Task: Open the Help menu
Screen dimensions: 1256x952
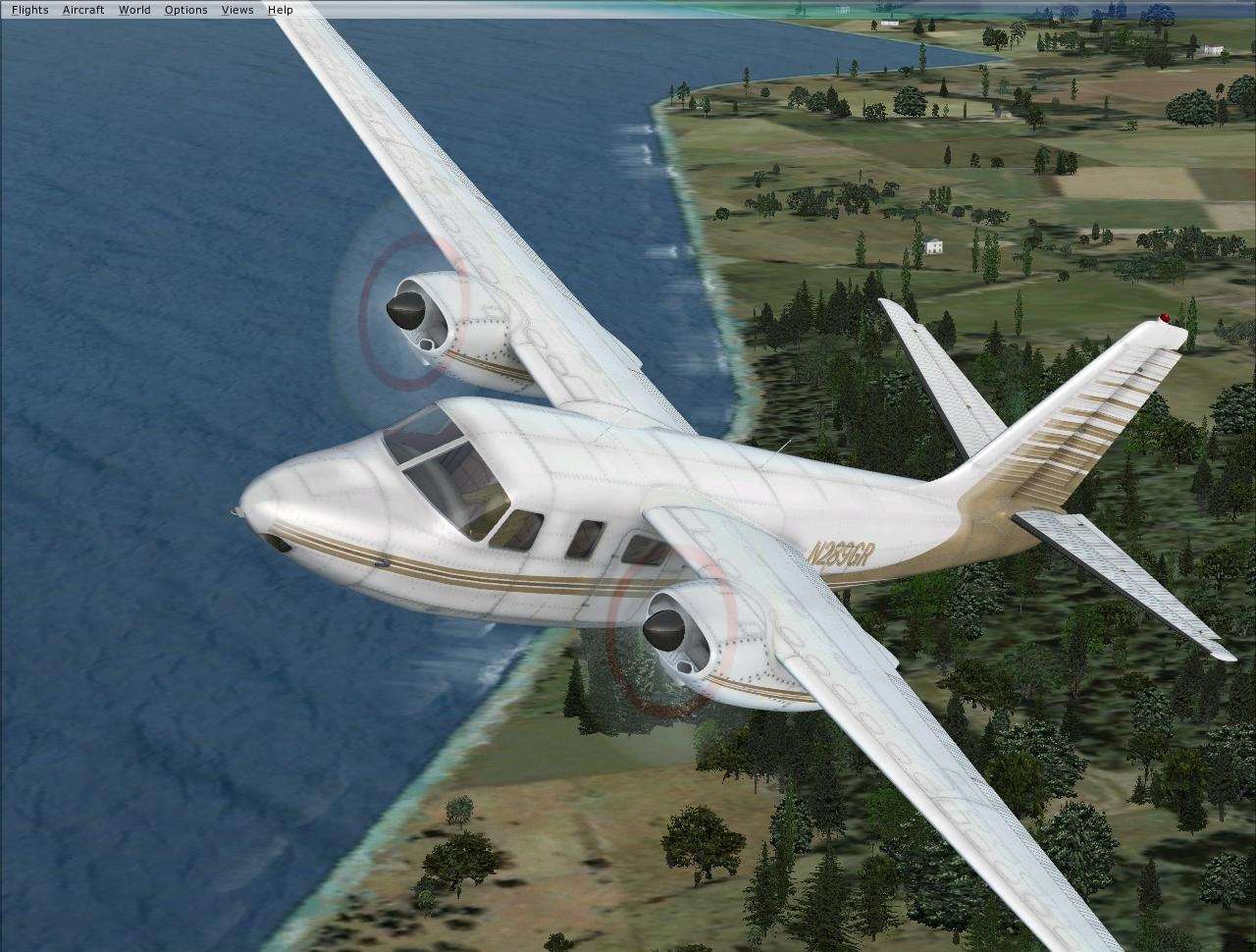Action: click(280, 9)
